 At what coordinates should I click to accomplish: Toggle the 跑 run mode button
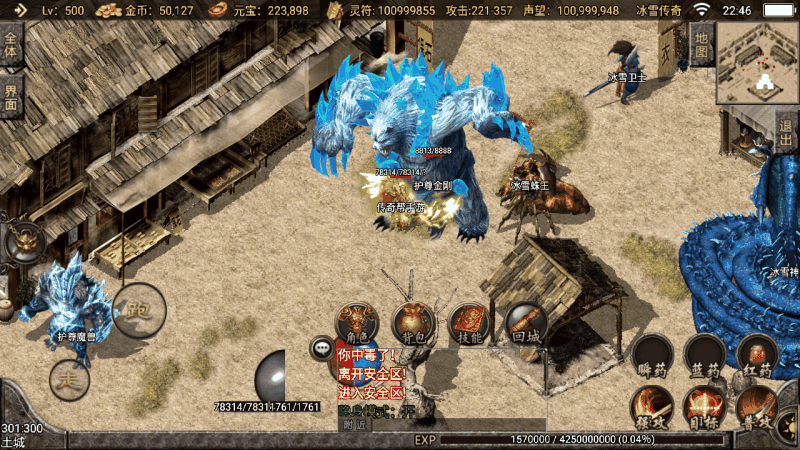pyautogui.click(x=137, y=310)
